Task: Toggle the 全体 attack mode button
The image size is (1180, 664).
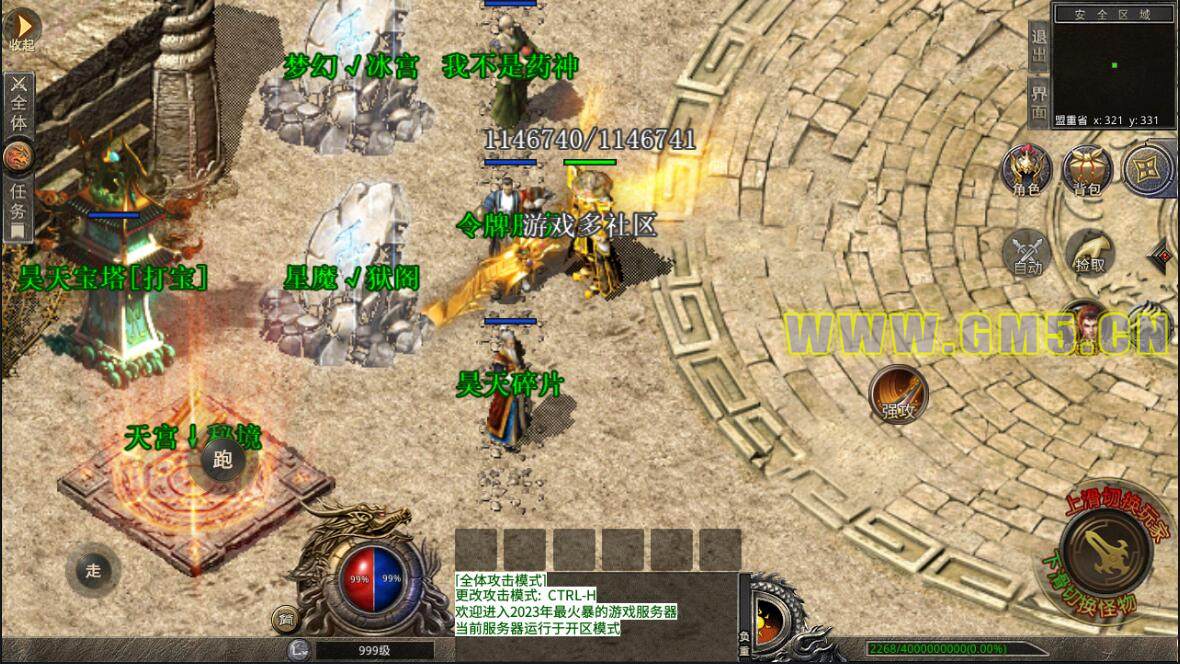Action: tap(19, 105)
